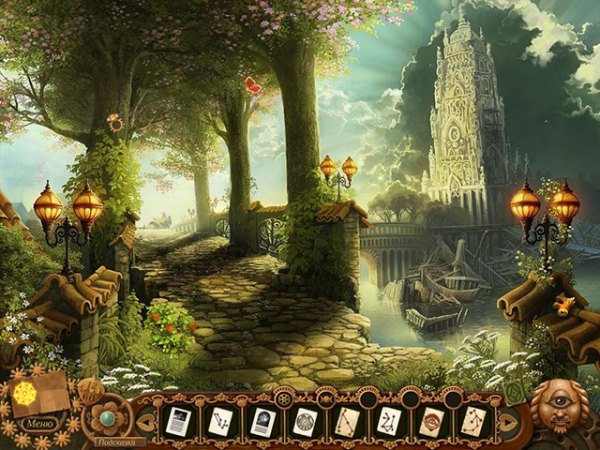Click the one-eyed wooden mask face

click(558, 407)
